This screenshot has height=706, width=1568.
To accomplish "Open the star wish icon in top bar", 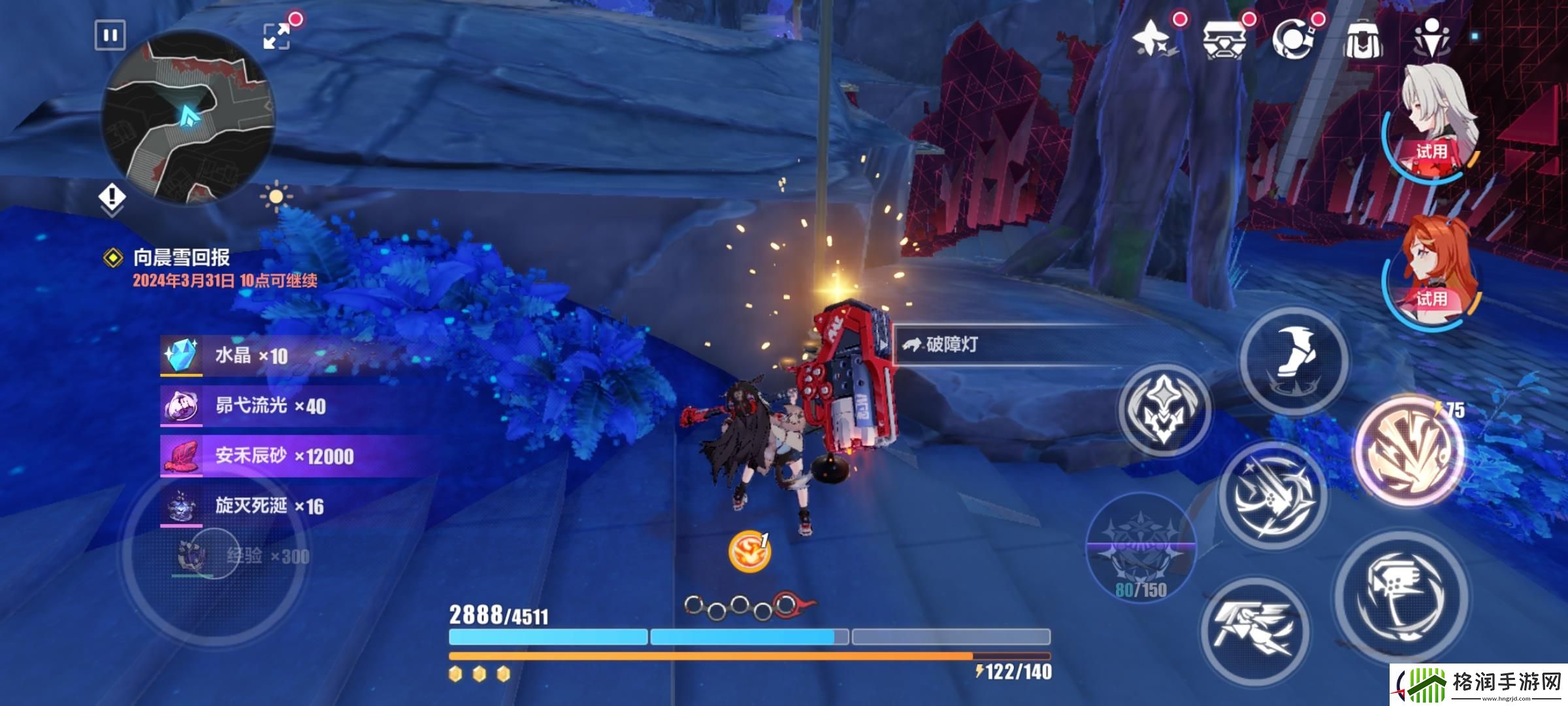I will pos(1154,39).
